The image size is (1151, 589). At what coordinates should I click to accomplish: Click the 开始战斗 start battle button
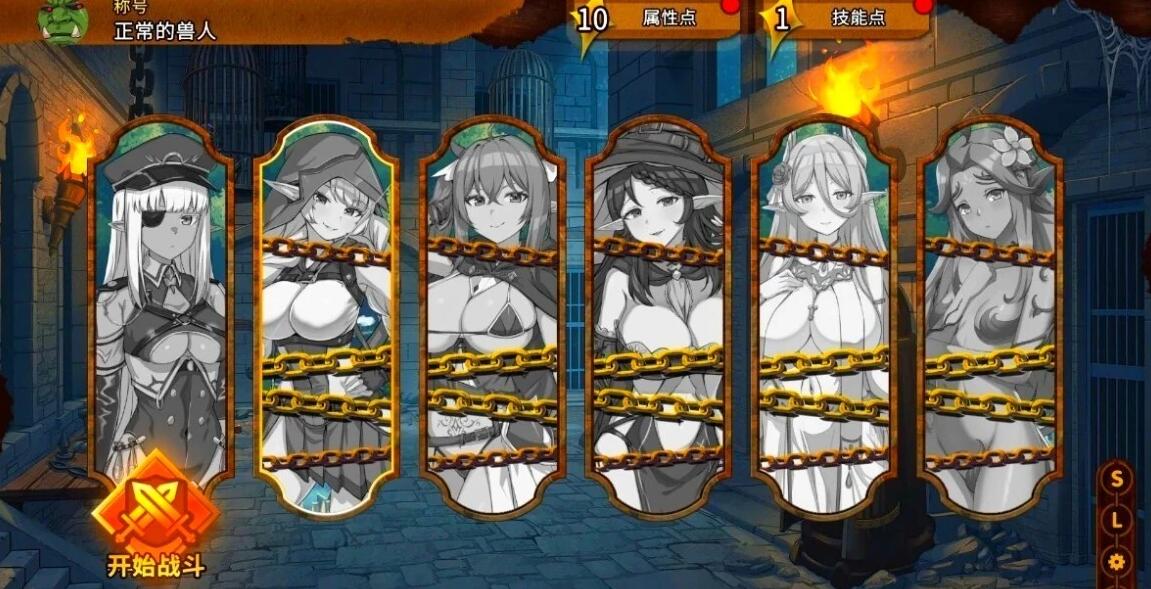pos(155,517)
